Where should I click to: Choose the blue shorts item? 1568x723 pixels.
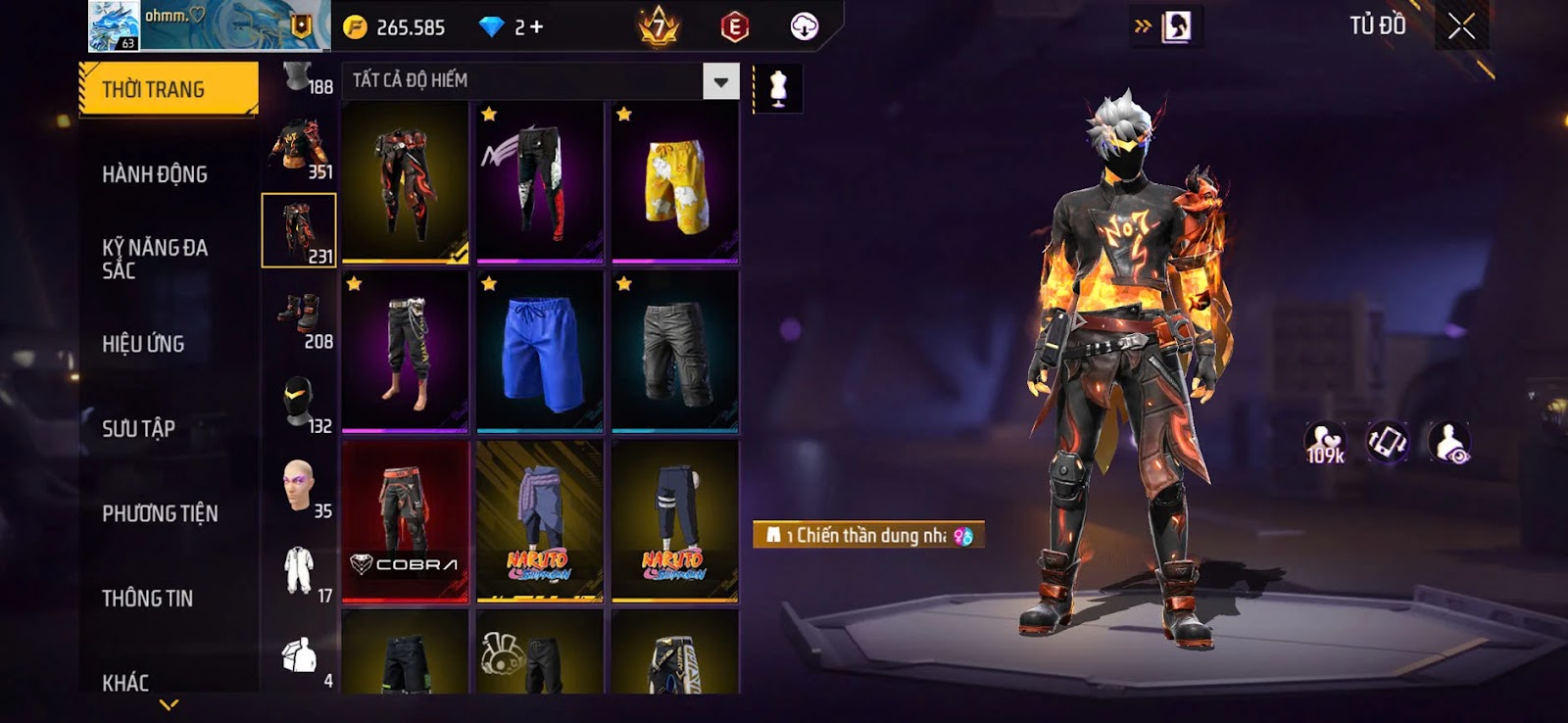(x=539, y=352)
